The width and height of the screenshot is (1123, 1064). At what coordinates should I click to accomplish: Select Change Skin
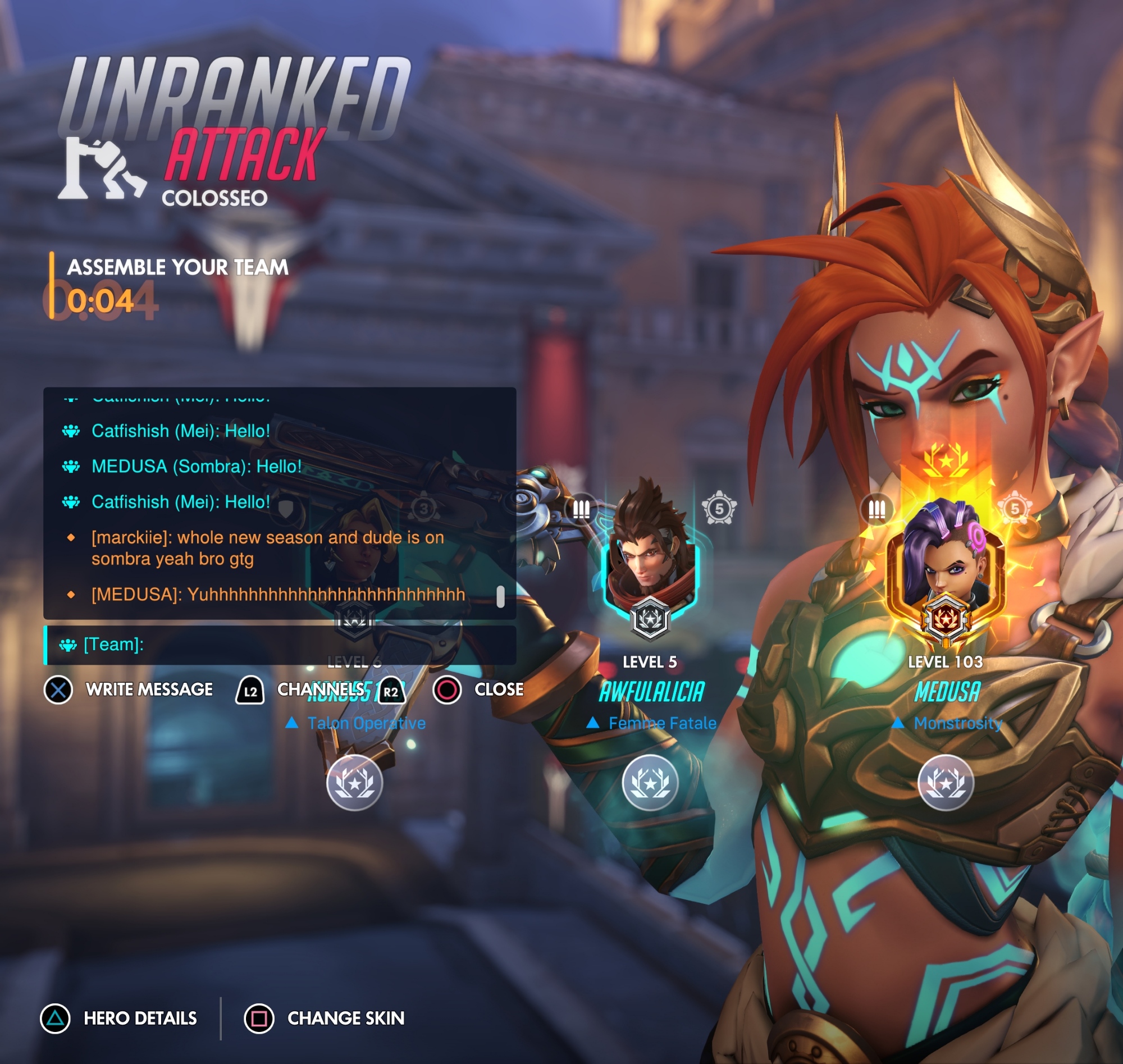coord(325,1018)
